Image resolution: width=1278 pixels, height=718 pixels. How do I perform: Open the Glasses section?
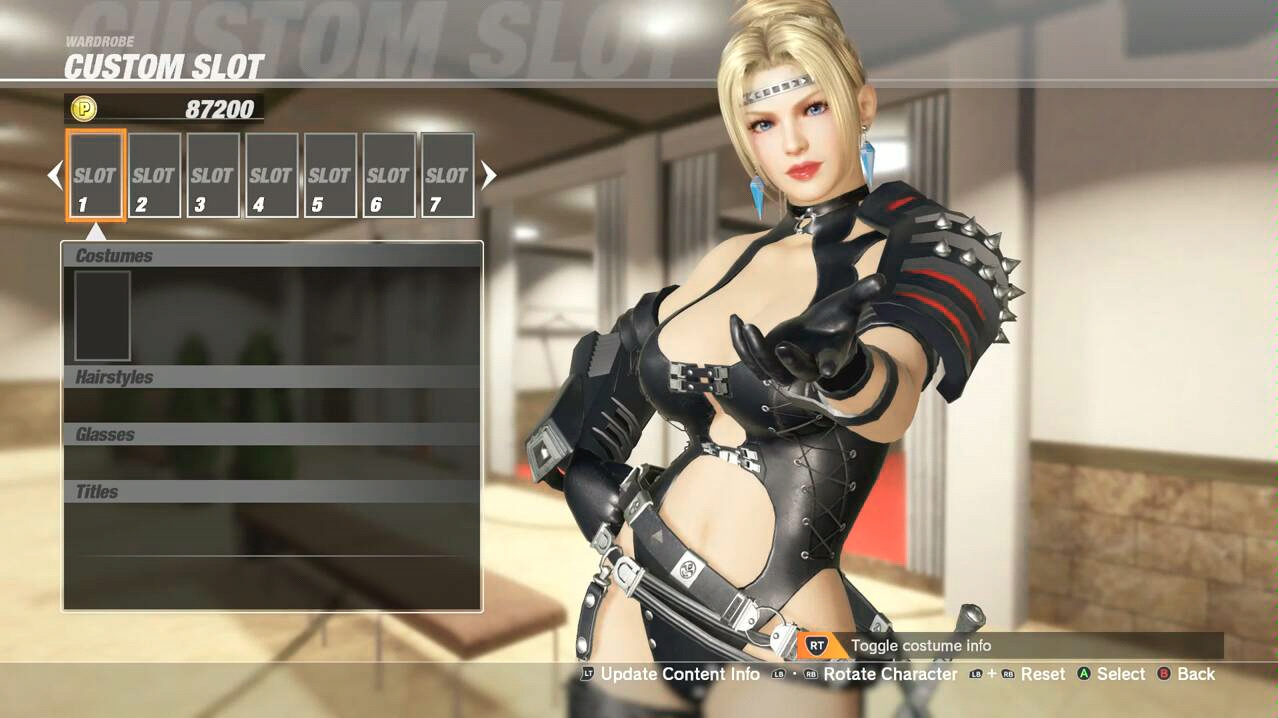272,434
